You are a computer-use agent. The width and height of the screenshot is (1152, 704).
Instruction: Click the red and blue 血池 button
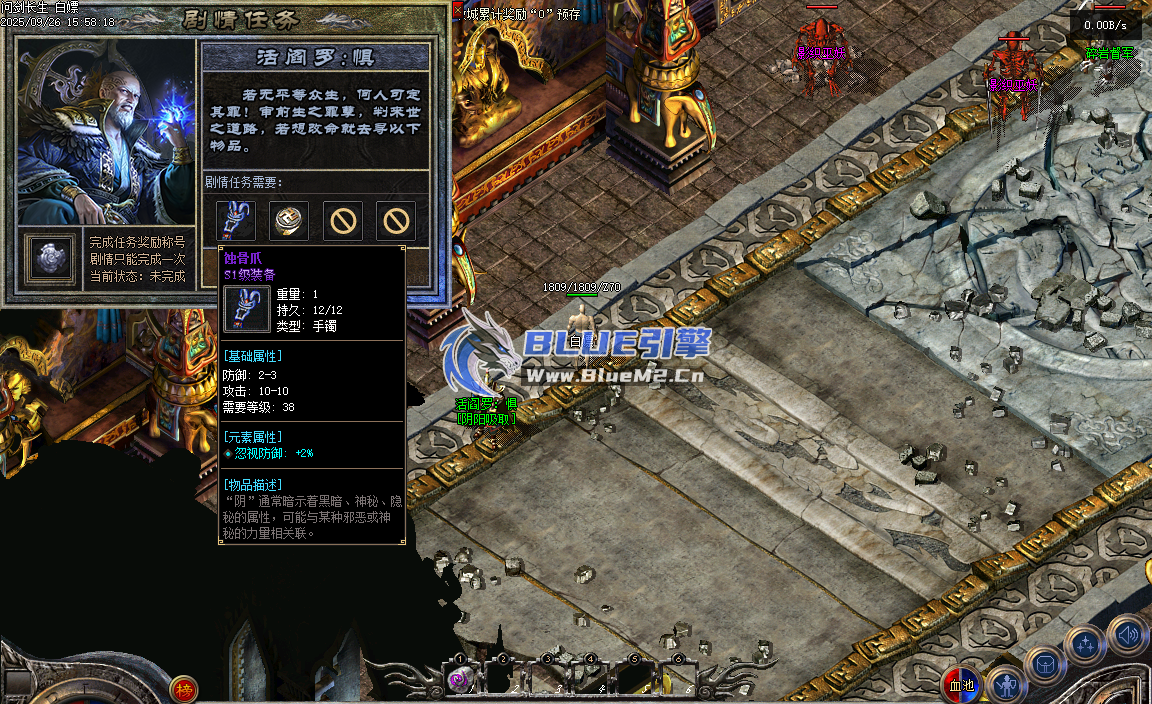[961, 685]
